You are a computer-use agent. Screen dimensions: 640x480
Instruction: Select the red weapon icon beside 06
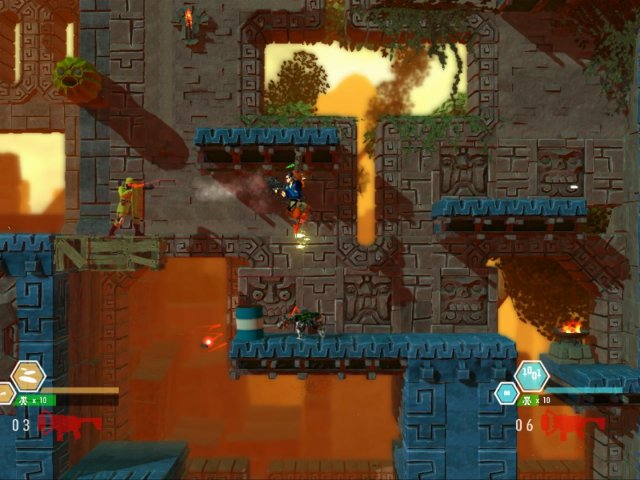(573, 425)
